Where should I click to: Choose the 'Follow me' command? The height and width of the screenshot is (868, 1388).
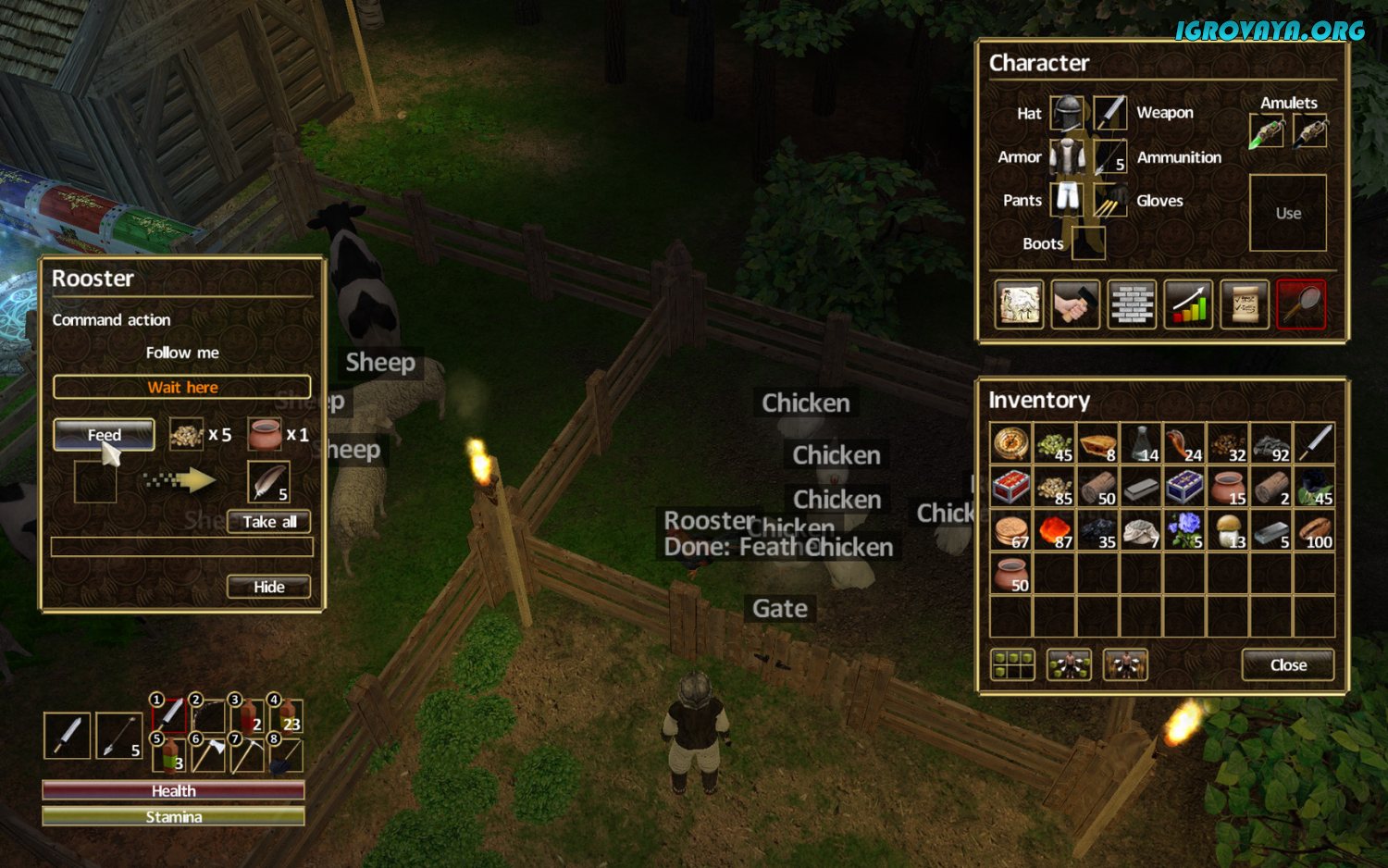coord(182,353)
